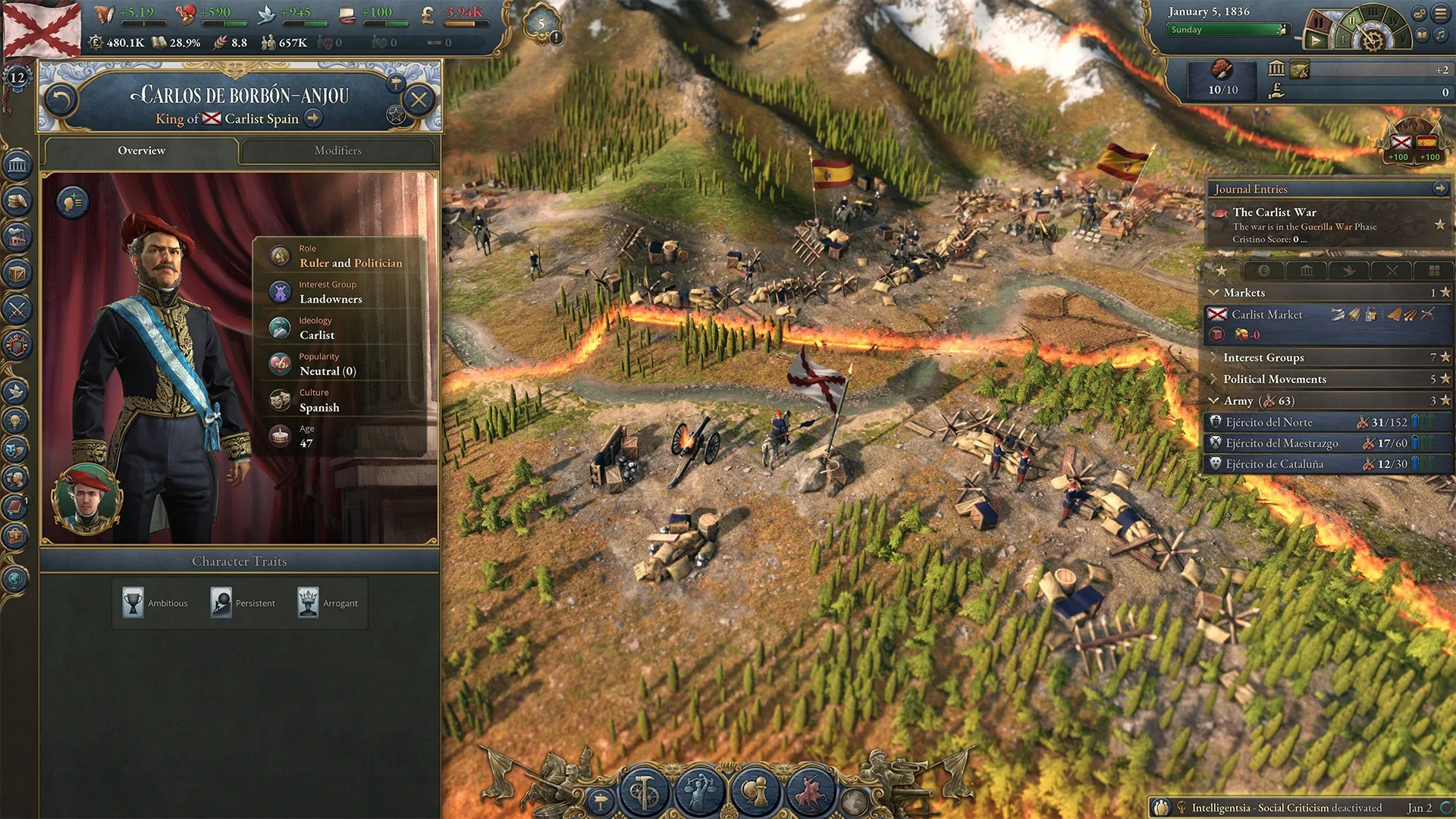Toggle the star on Political Movements
Screen dimensions: 1456x819
point(1445,379)
